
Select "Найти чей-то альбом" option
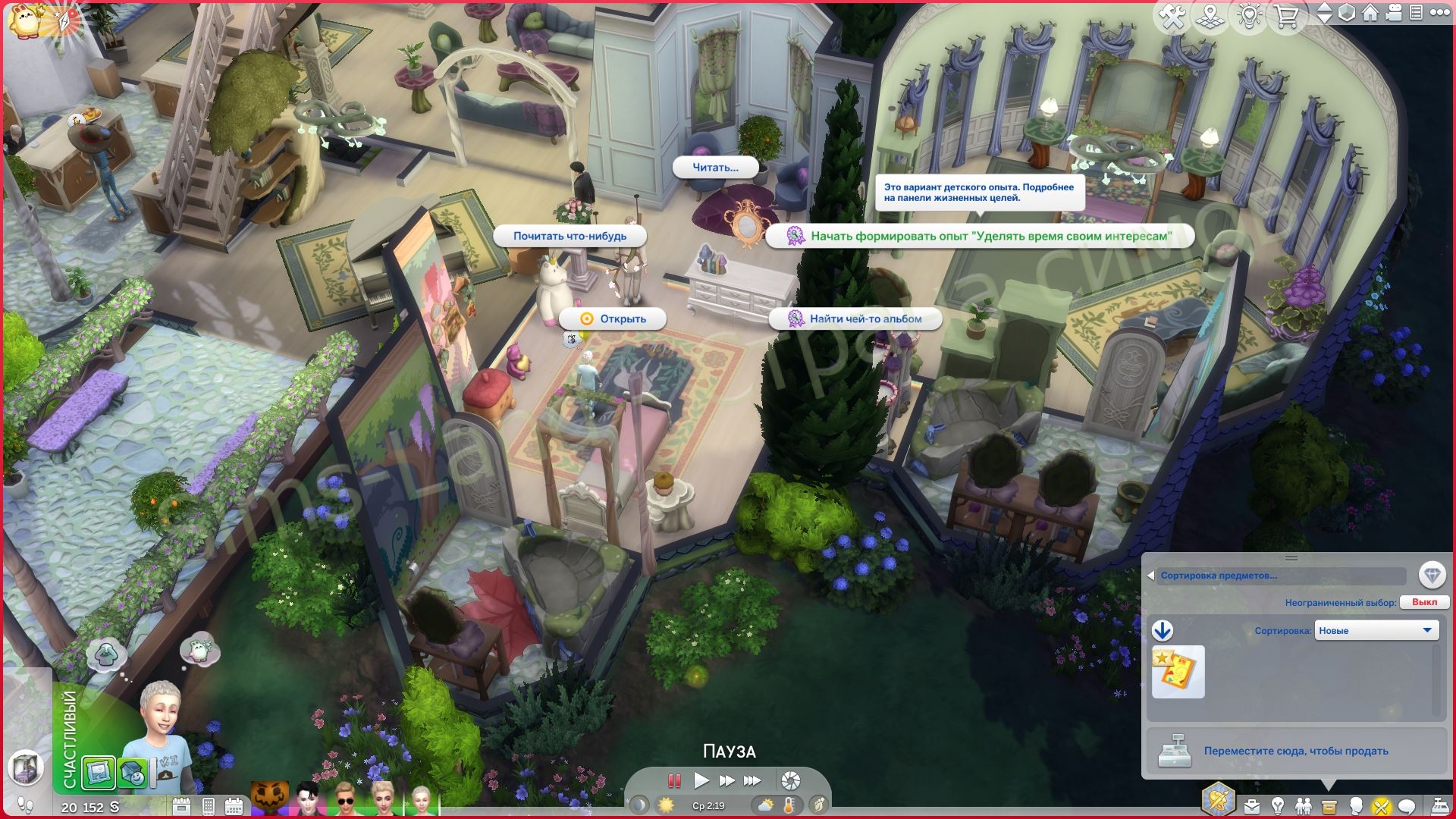click(855, 319)
